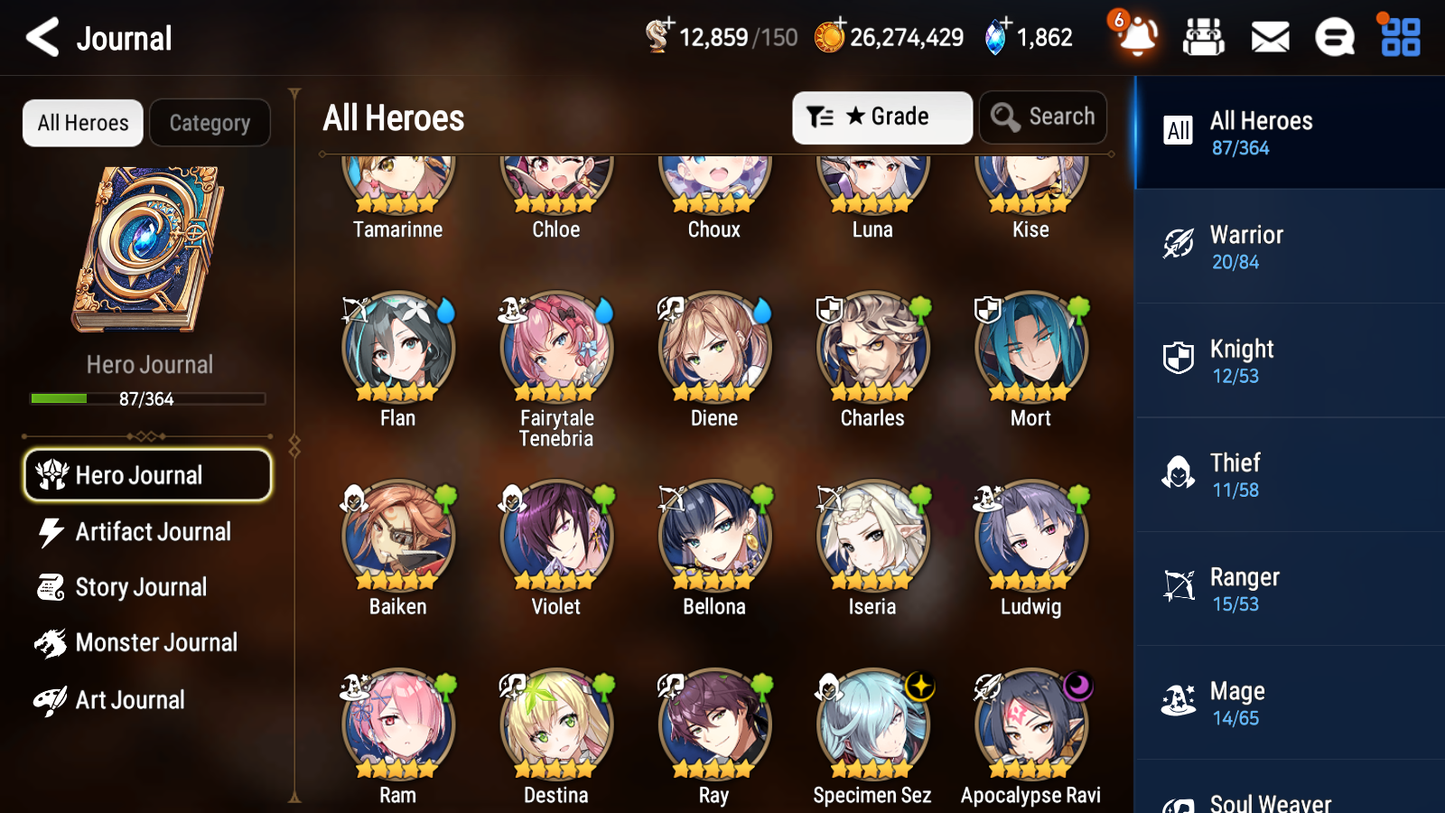Click the Hero Journal progress bar showing 87/364

pyautogui.click(x=149, y=398)
